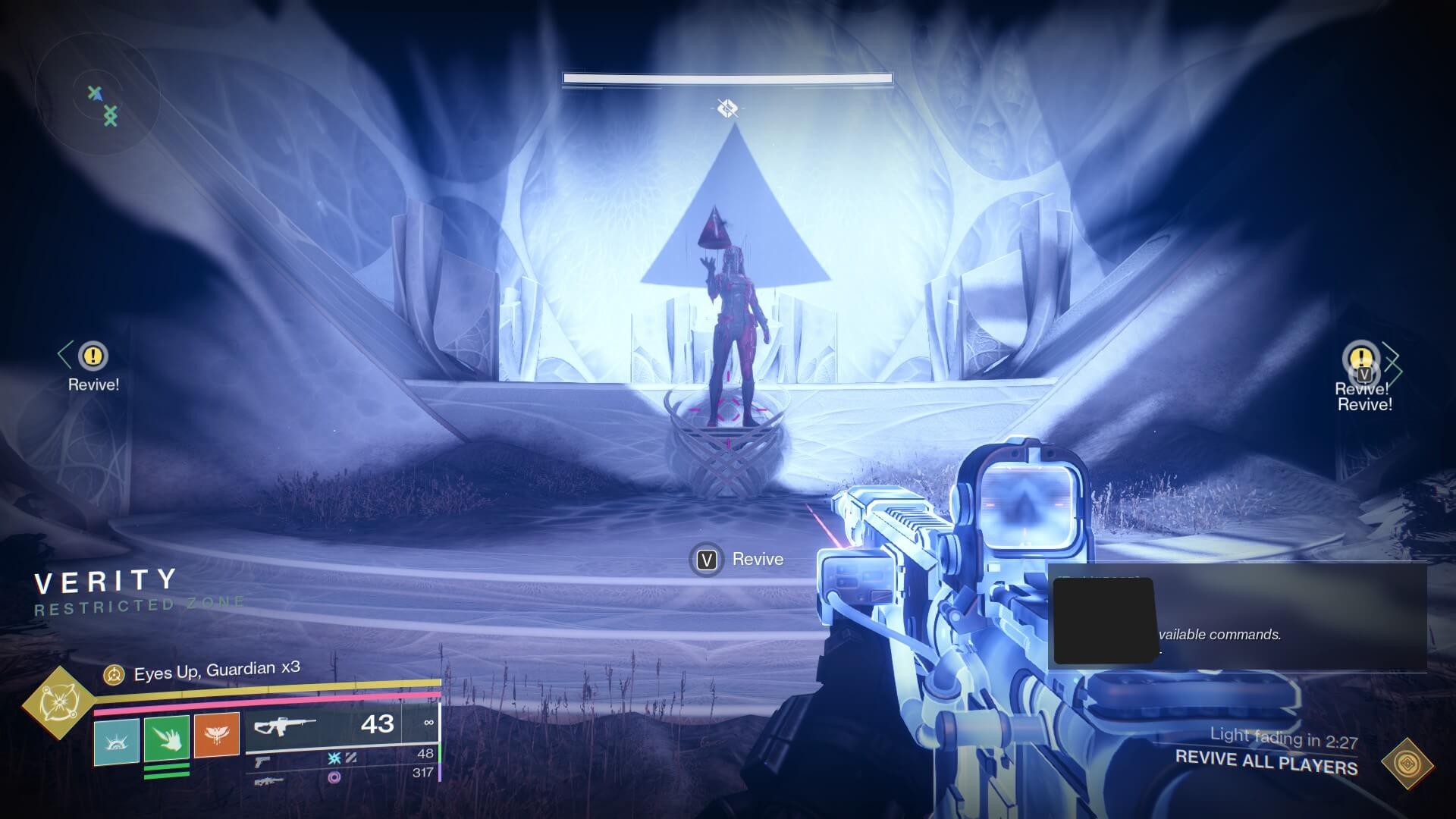Use the green hand melee ability icon
Screen dimensions: 1456x819
point(167,737)
